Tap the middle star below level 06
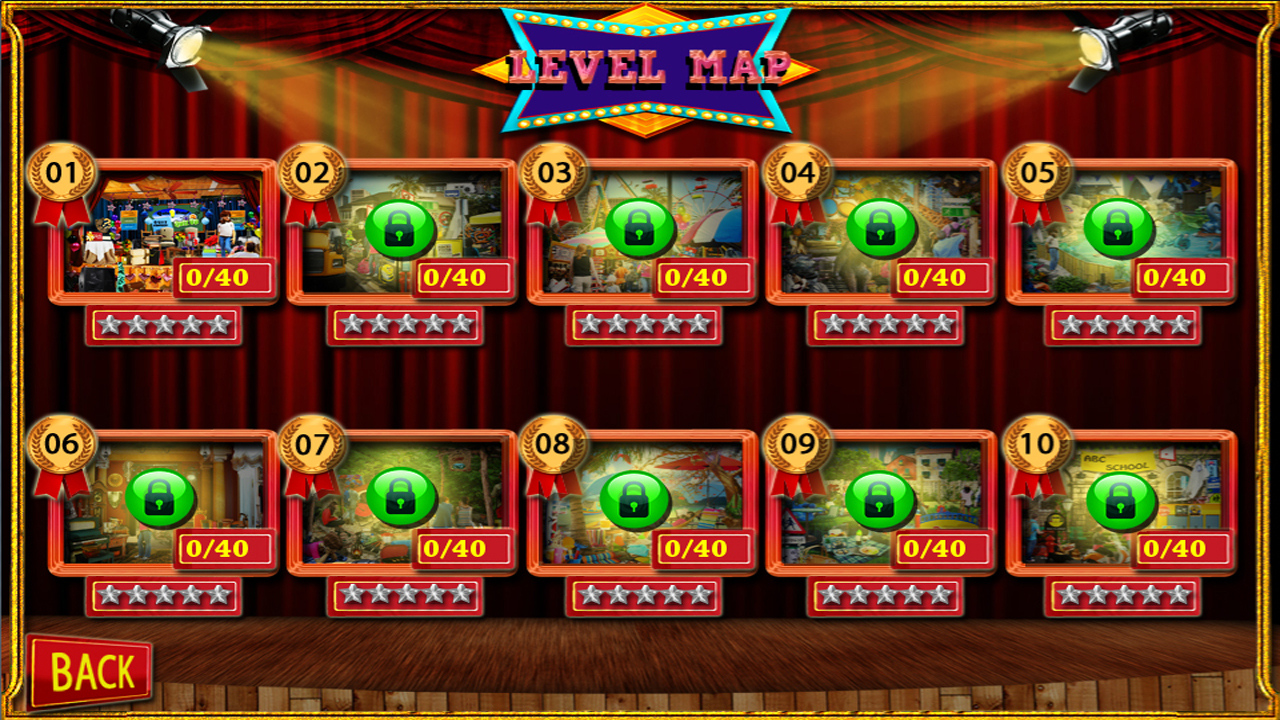The image size is (1280, 720). 165,593
